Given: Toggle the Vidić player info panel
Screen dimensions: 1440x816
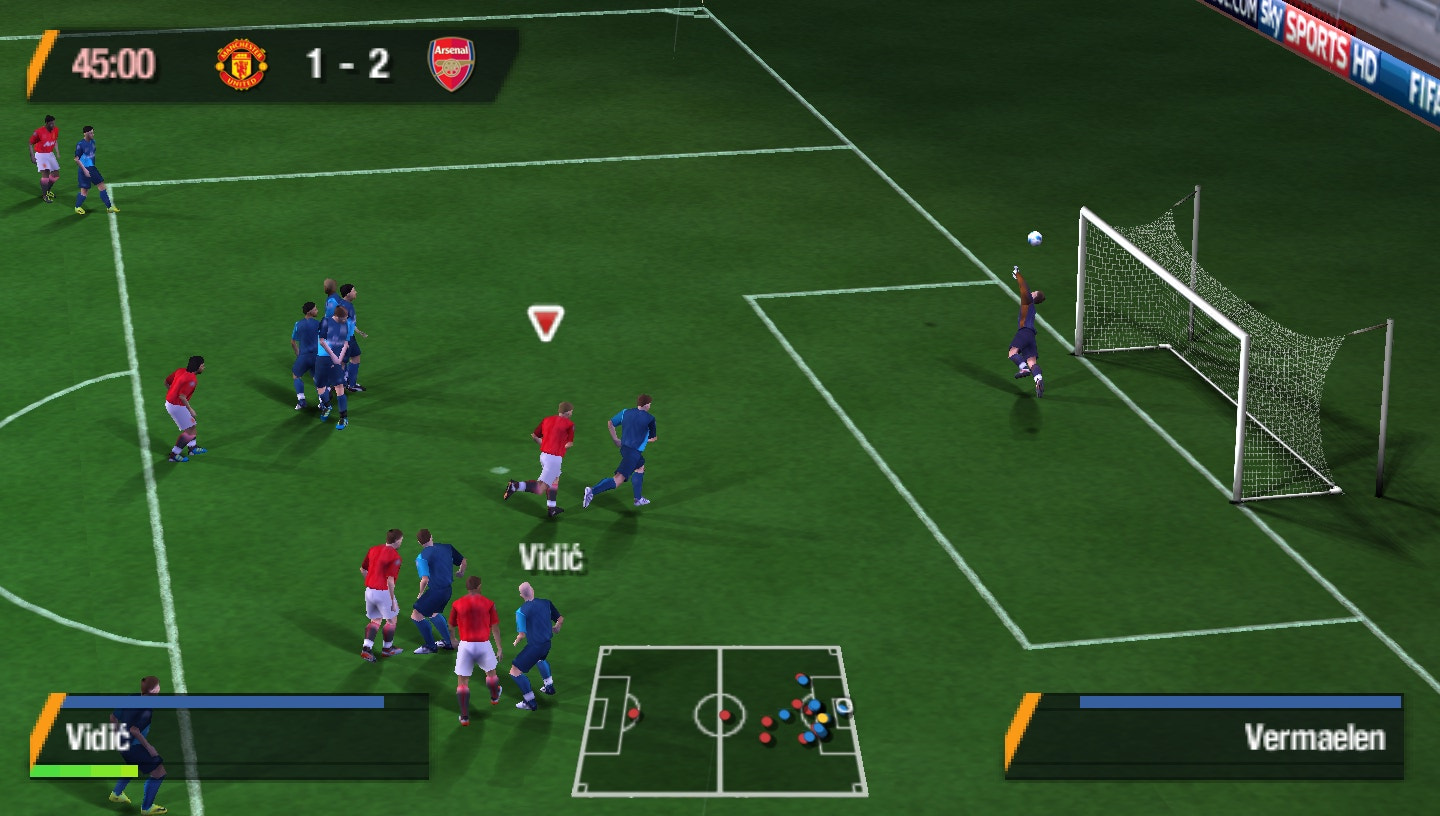Looking at the screenshot, I should [230, 735].
